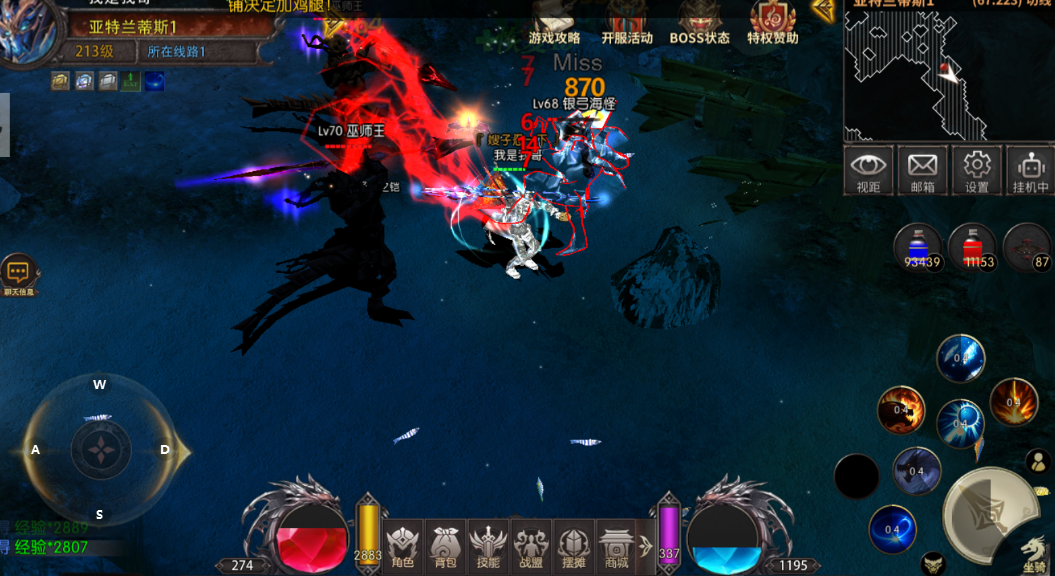Image resolution: width=1055 pixels, height=576 pixels.
Task: Open the 摆摊 stall menu
Action: [x=573, y=547]
